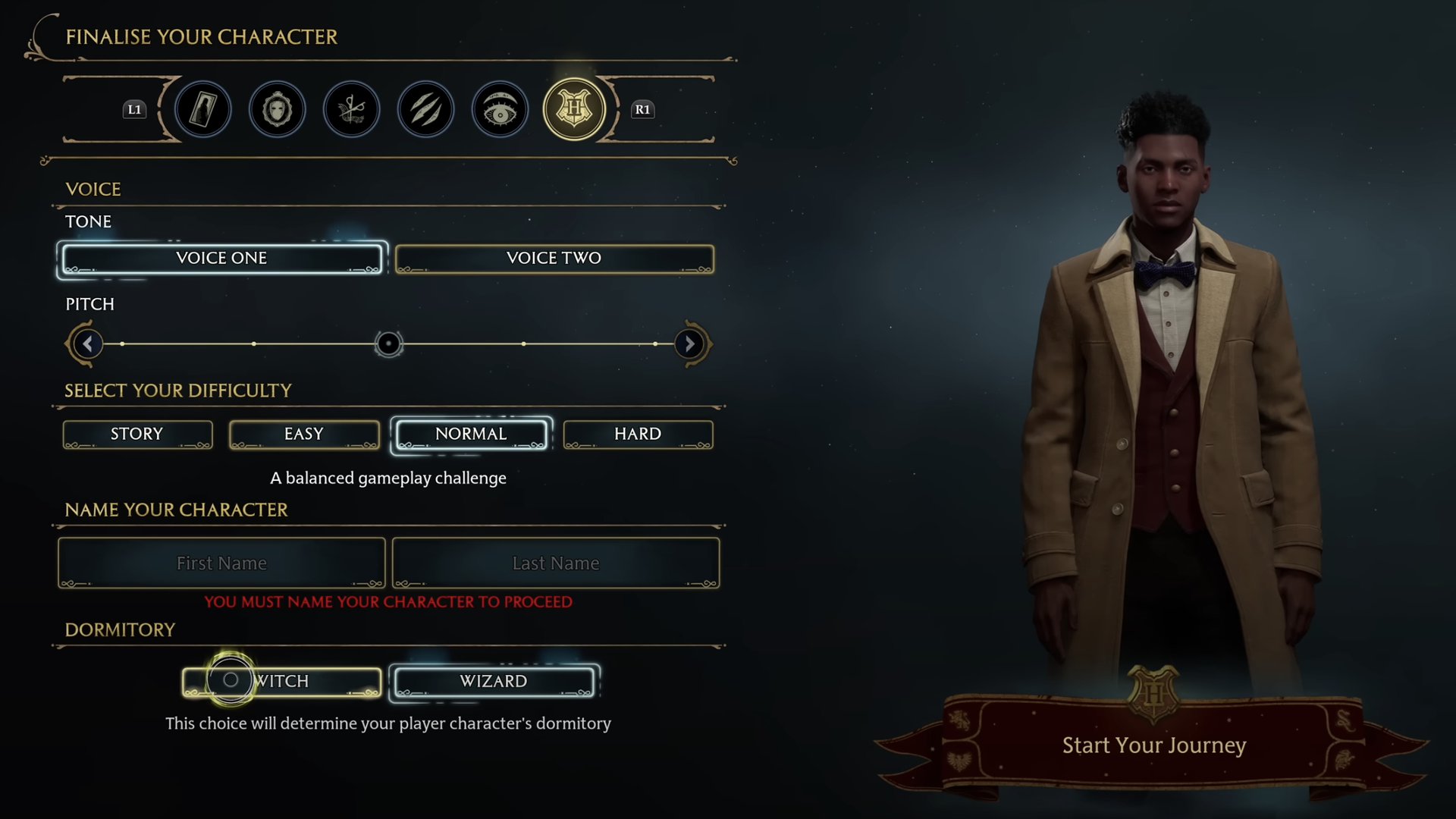Select the face customization icon
This screenshot has width=1456, height=819.
[x=277, y=109]
